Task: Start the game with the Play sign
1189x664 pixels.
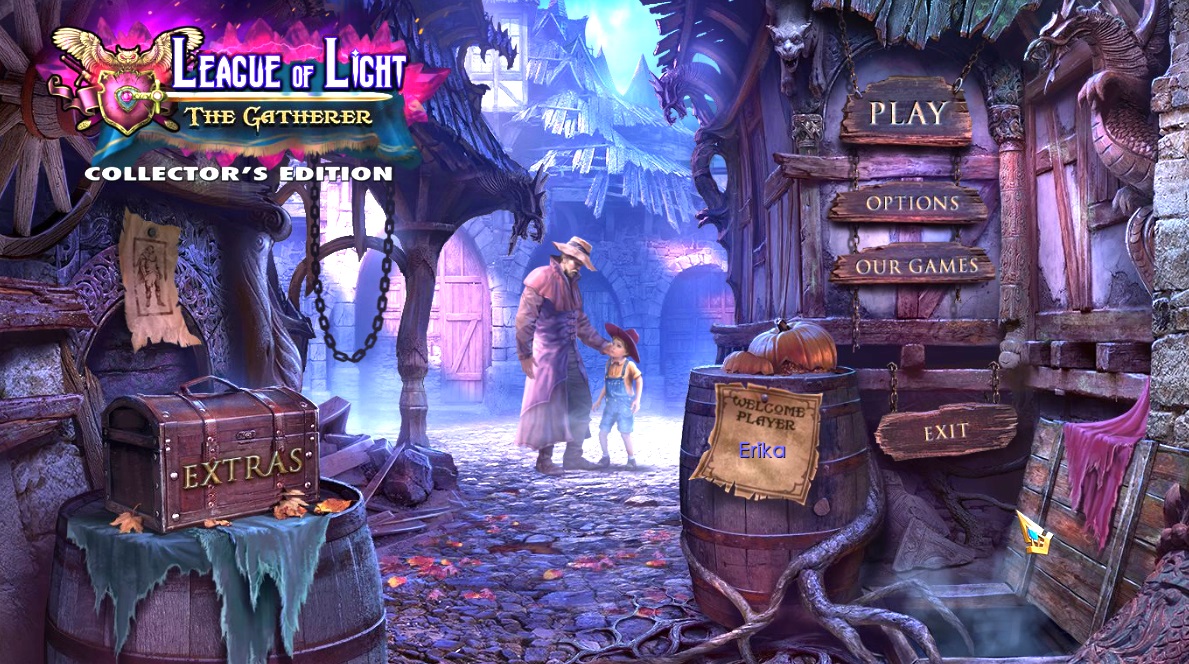Action: [906, 113]
